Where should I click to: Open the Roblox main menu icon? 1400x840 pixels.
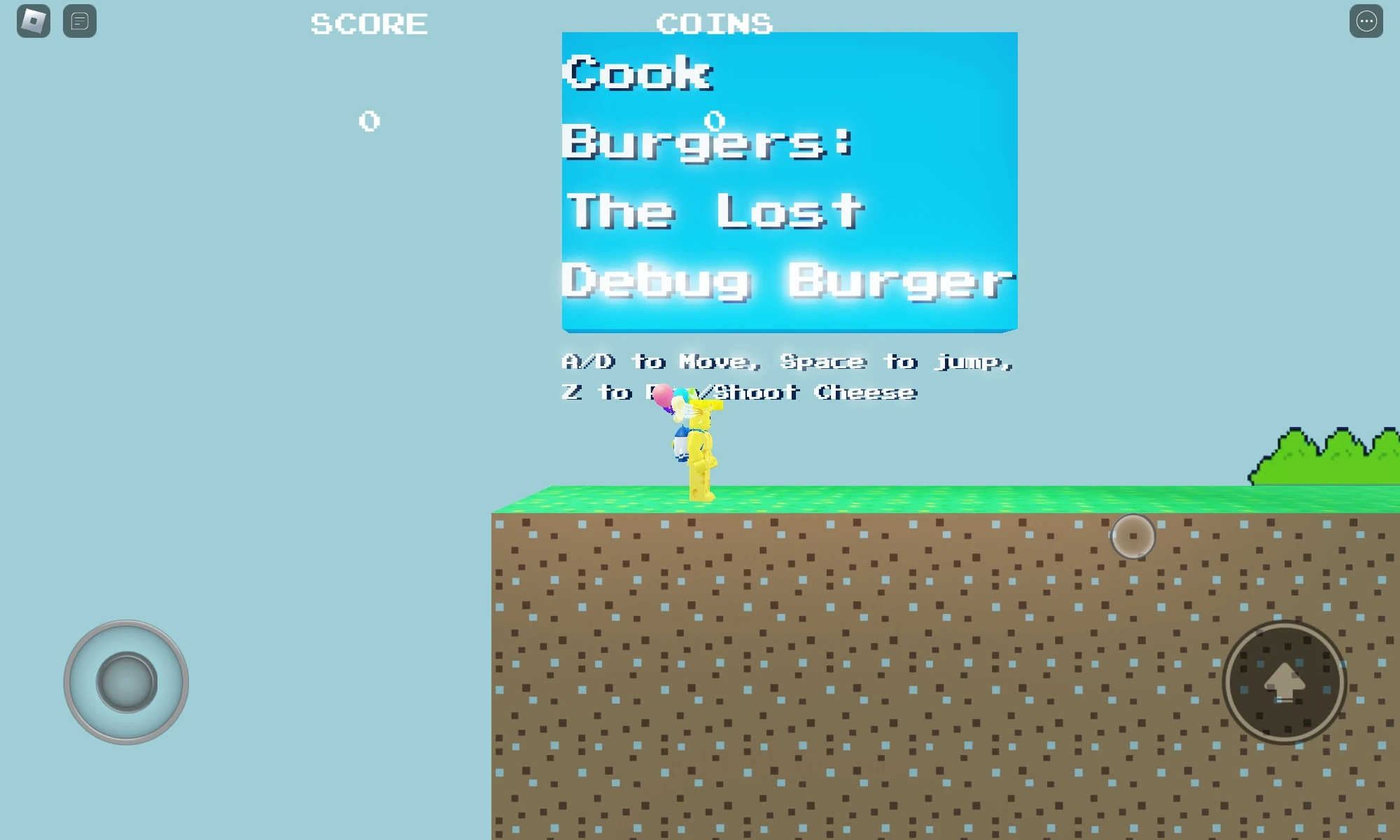(33, 20)
